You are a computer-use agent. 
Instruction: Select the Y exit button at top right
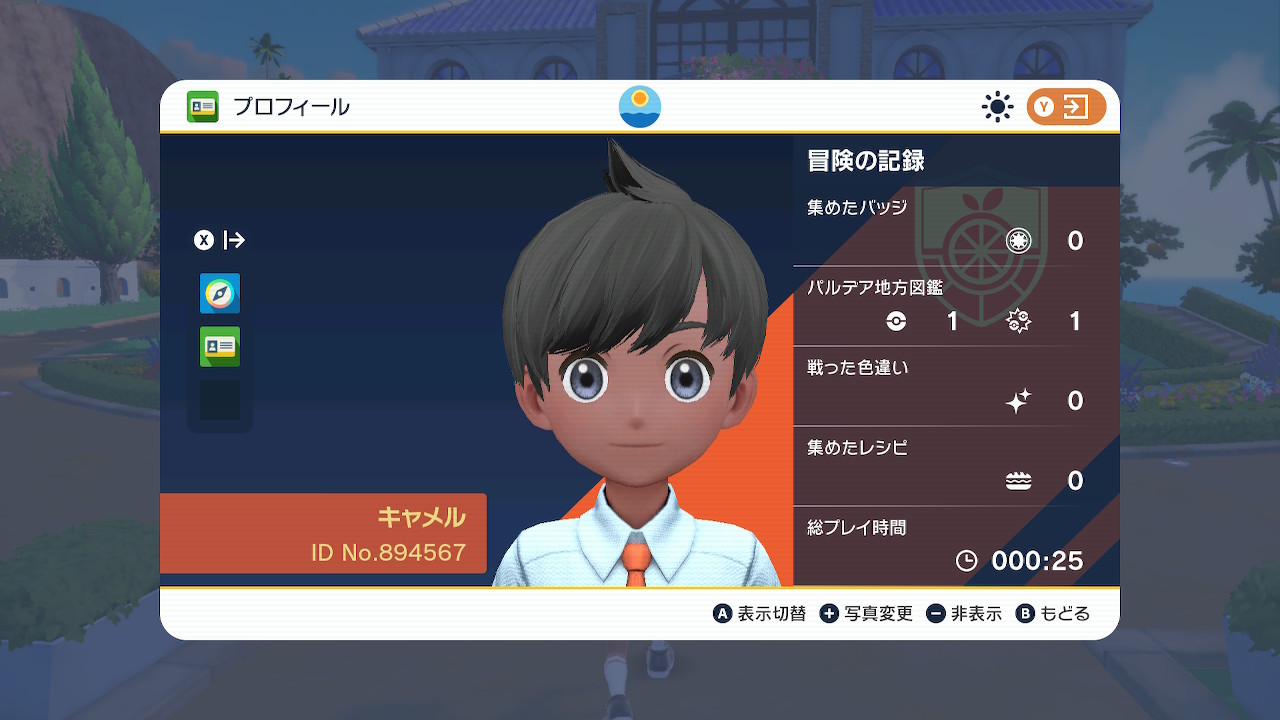(1065, 106)
